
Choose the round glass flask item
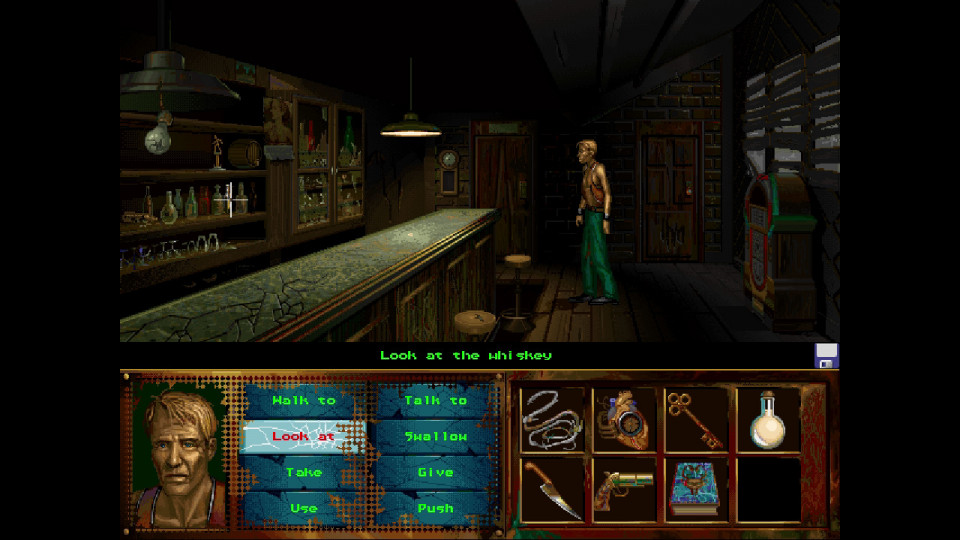coord(768,419)
